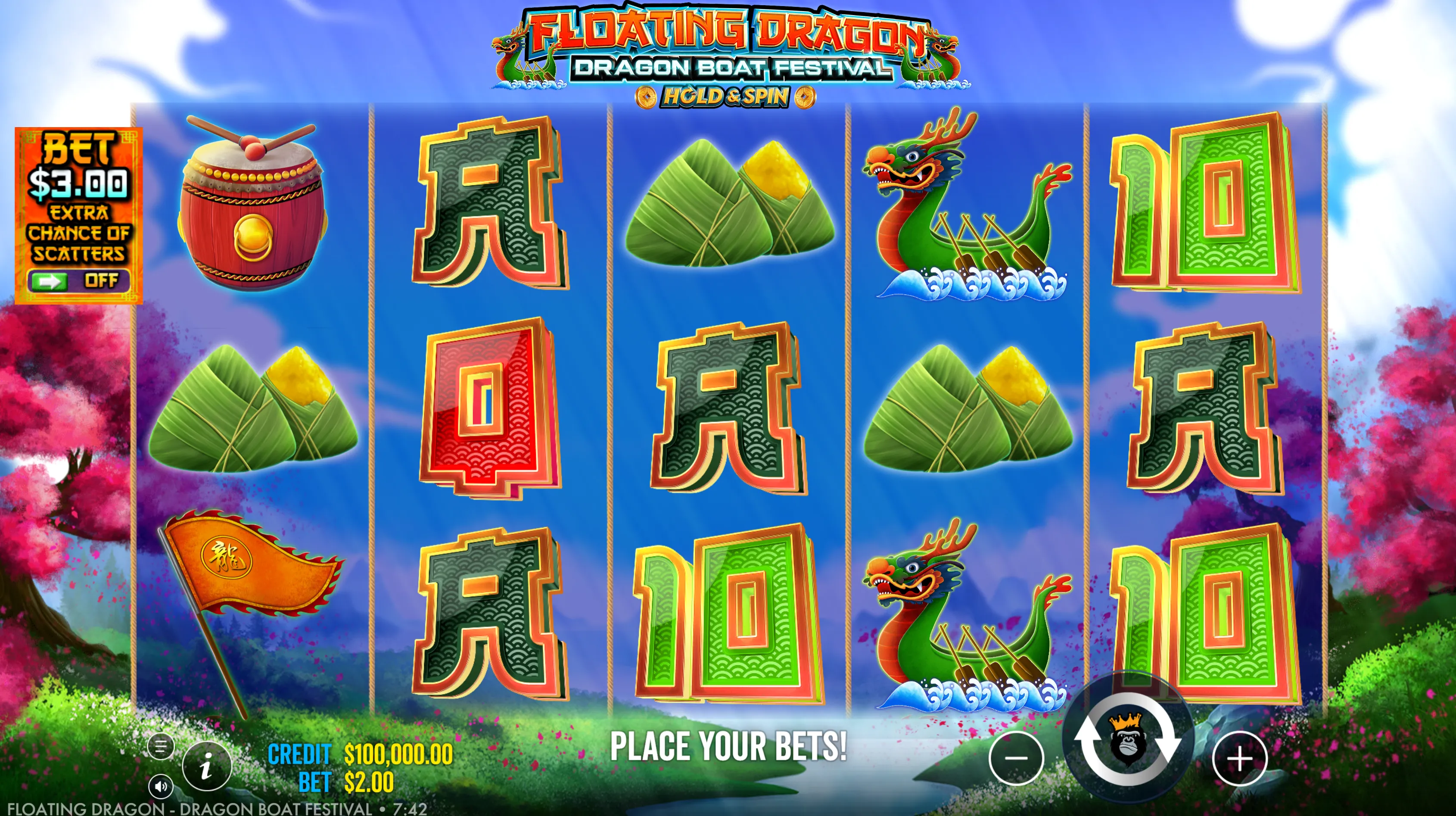Decrease the bet with the minus button
Image resolution: width=1456 pixels, height=816 pixels.
point(1016,758)
